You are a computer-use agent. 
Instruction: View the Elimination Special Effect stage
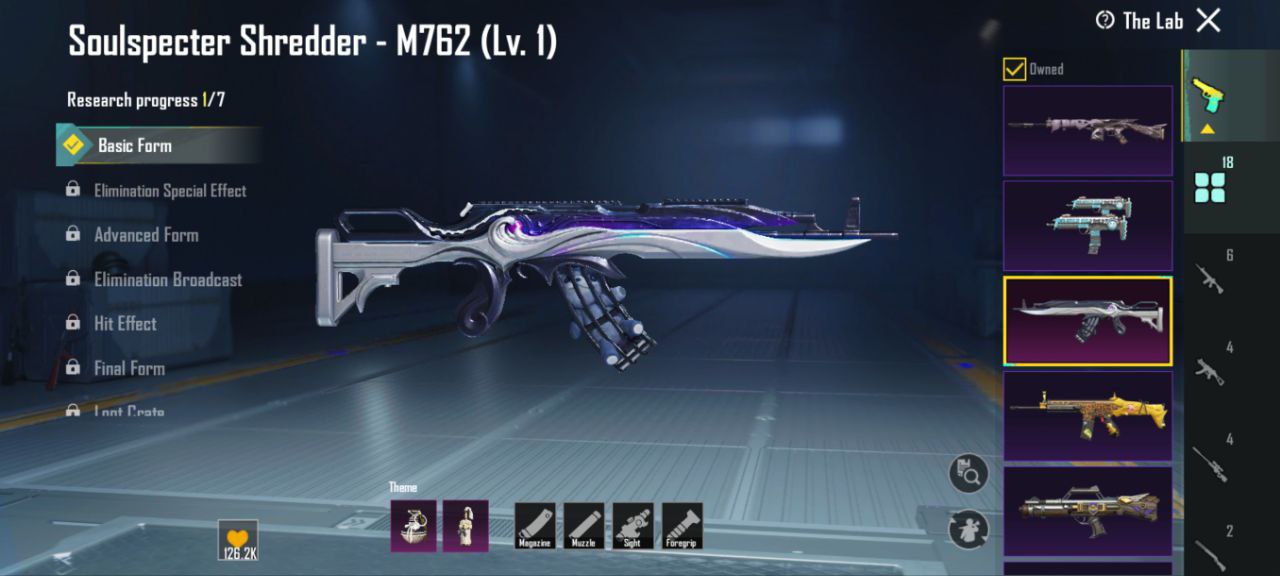click(169, 190)
